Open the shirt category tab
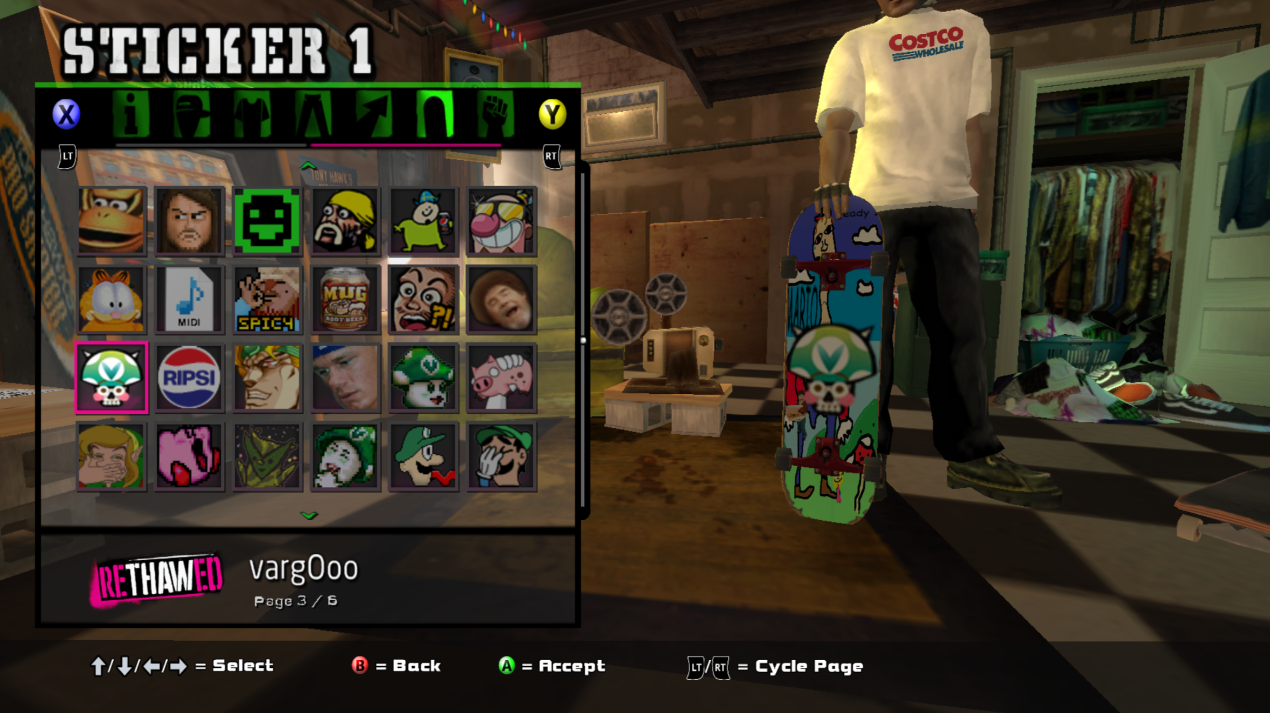This screenshot has height=713, width=1270. coord(252,114)
